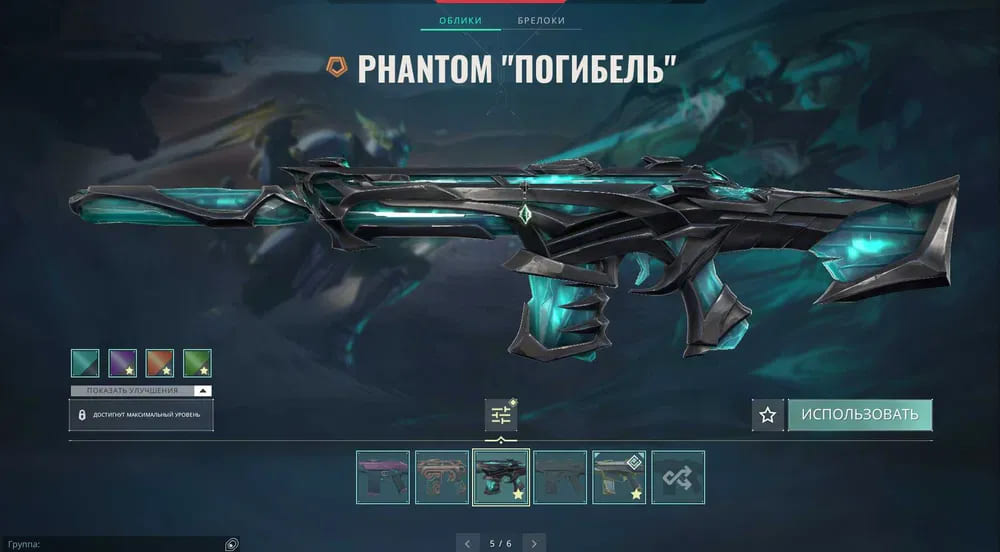Choose the bronze ornate Phantom skin thumbnail
This screenshot has width=1000, height=552.
pos(442,477)
